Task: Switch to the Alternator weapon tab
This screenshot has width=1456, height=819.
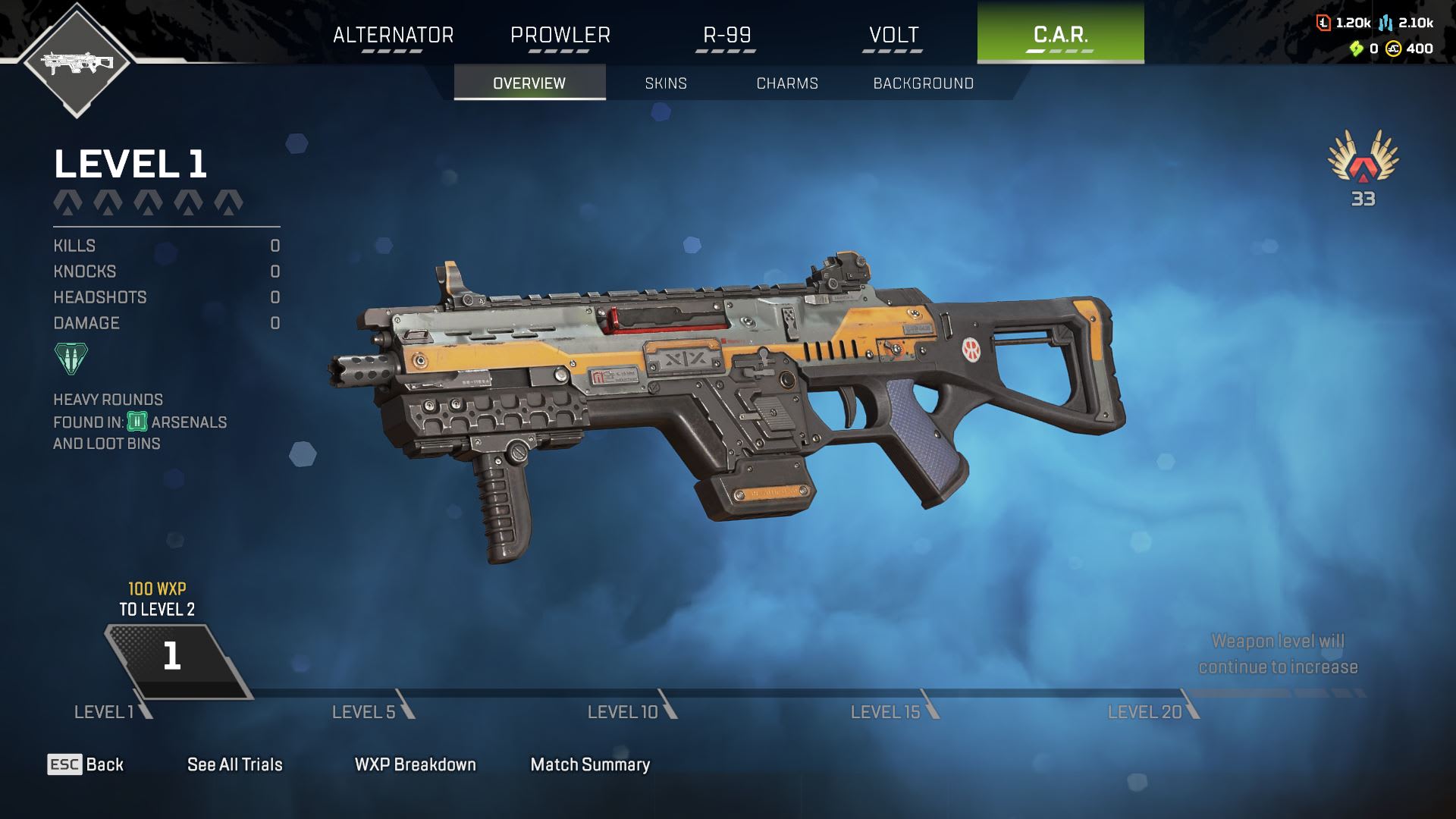Action: (393, 35)
